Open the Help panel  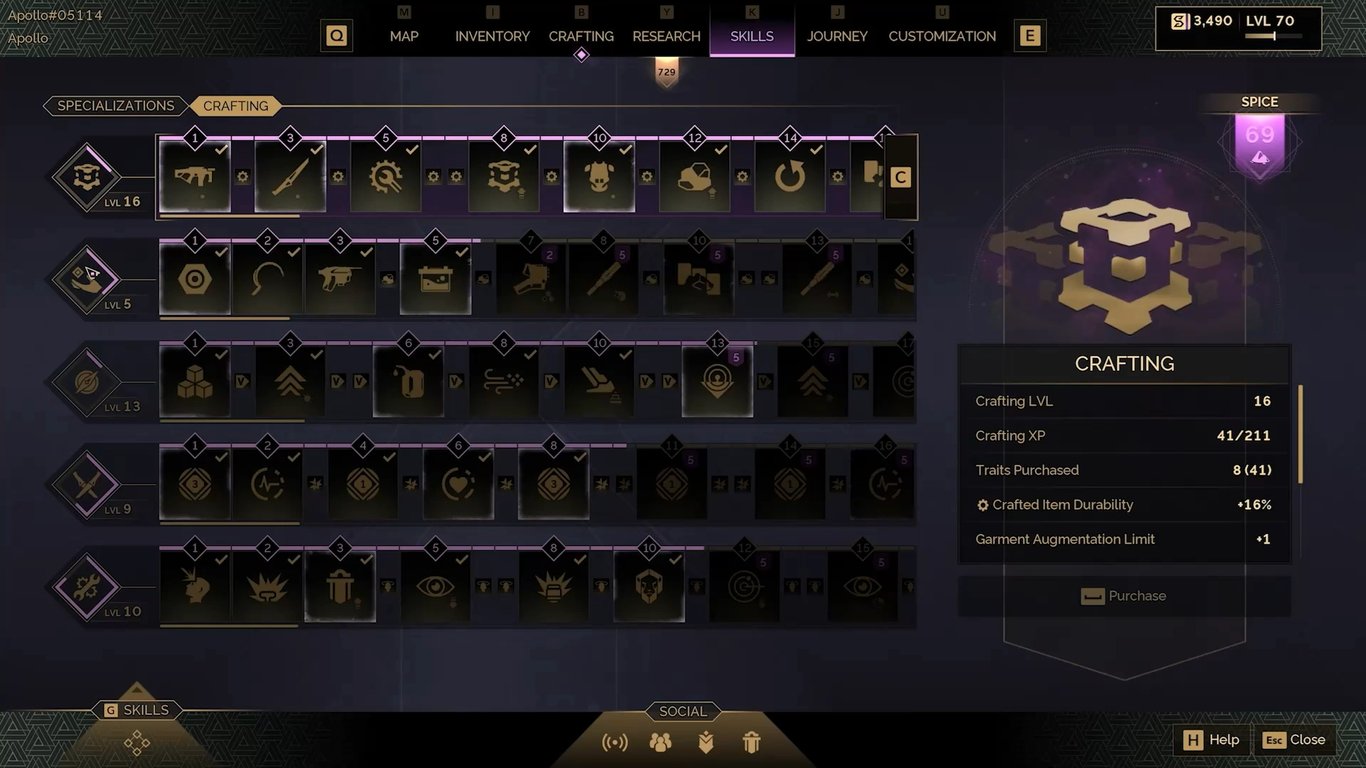coord(1211,740)
